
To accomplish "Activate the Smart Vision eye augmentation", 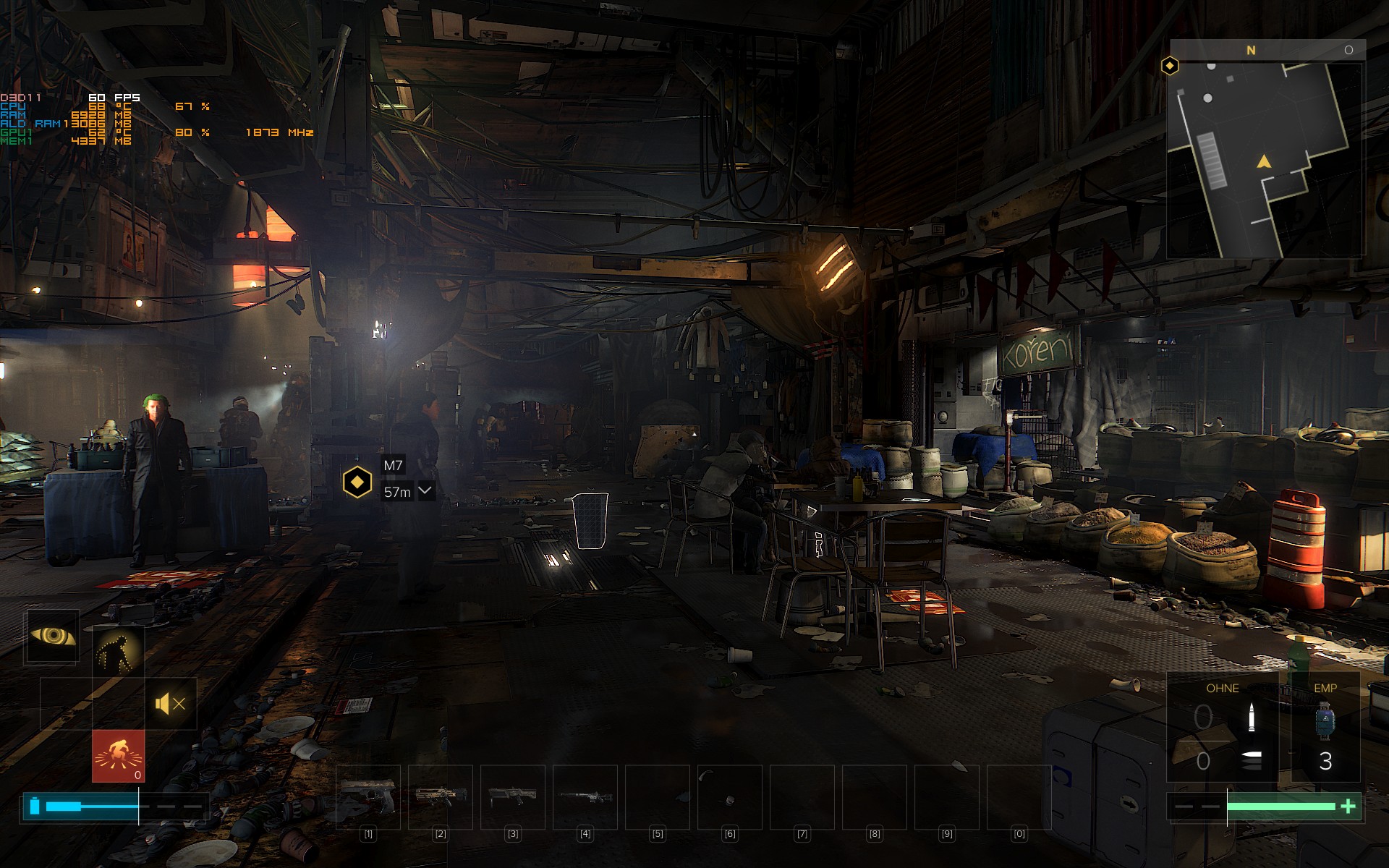I will tap(53, 637).
